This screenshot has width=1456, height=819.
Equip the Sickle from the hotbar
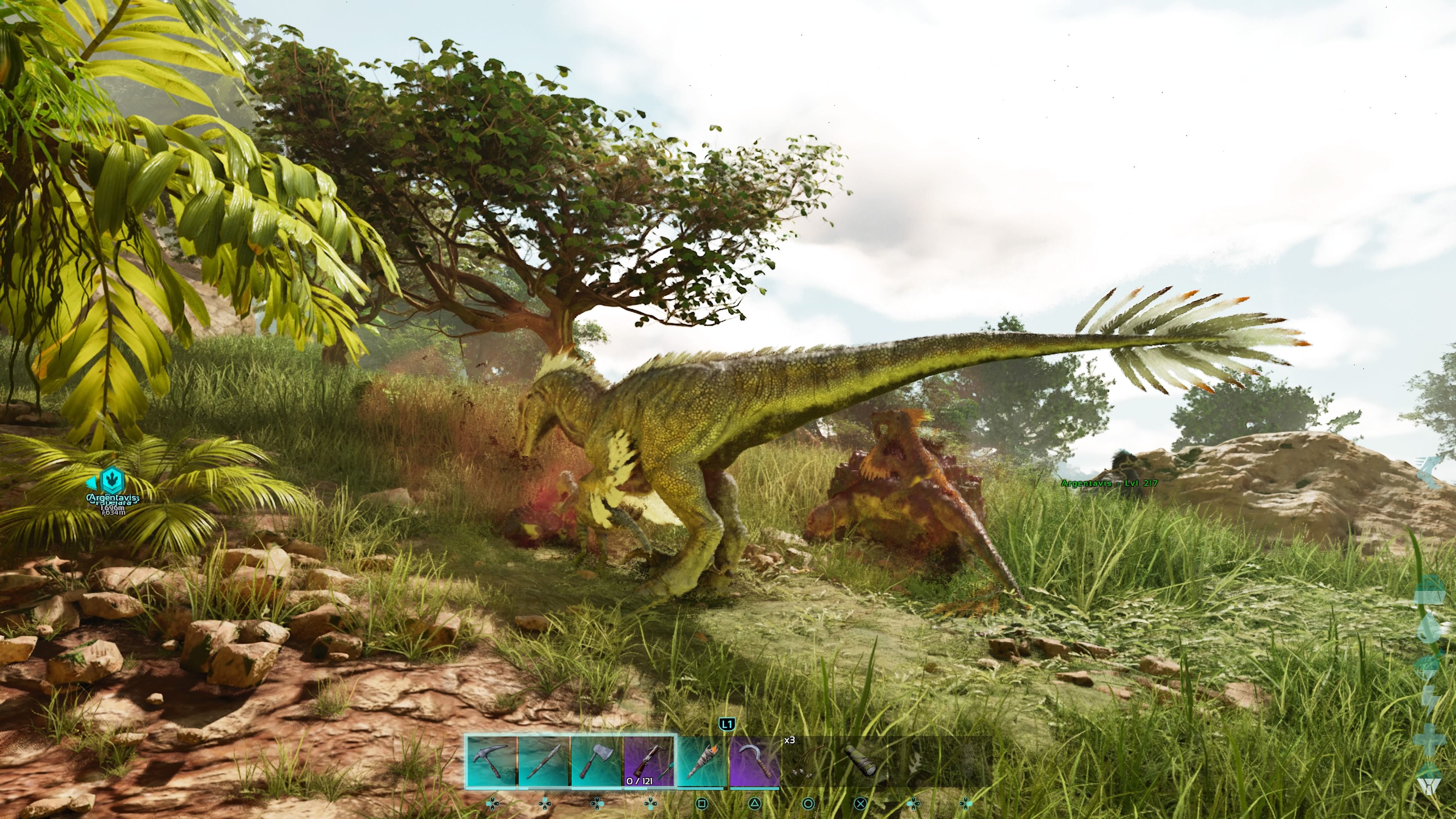755,760
